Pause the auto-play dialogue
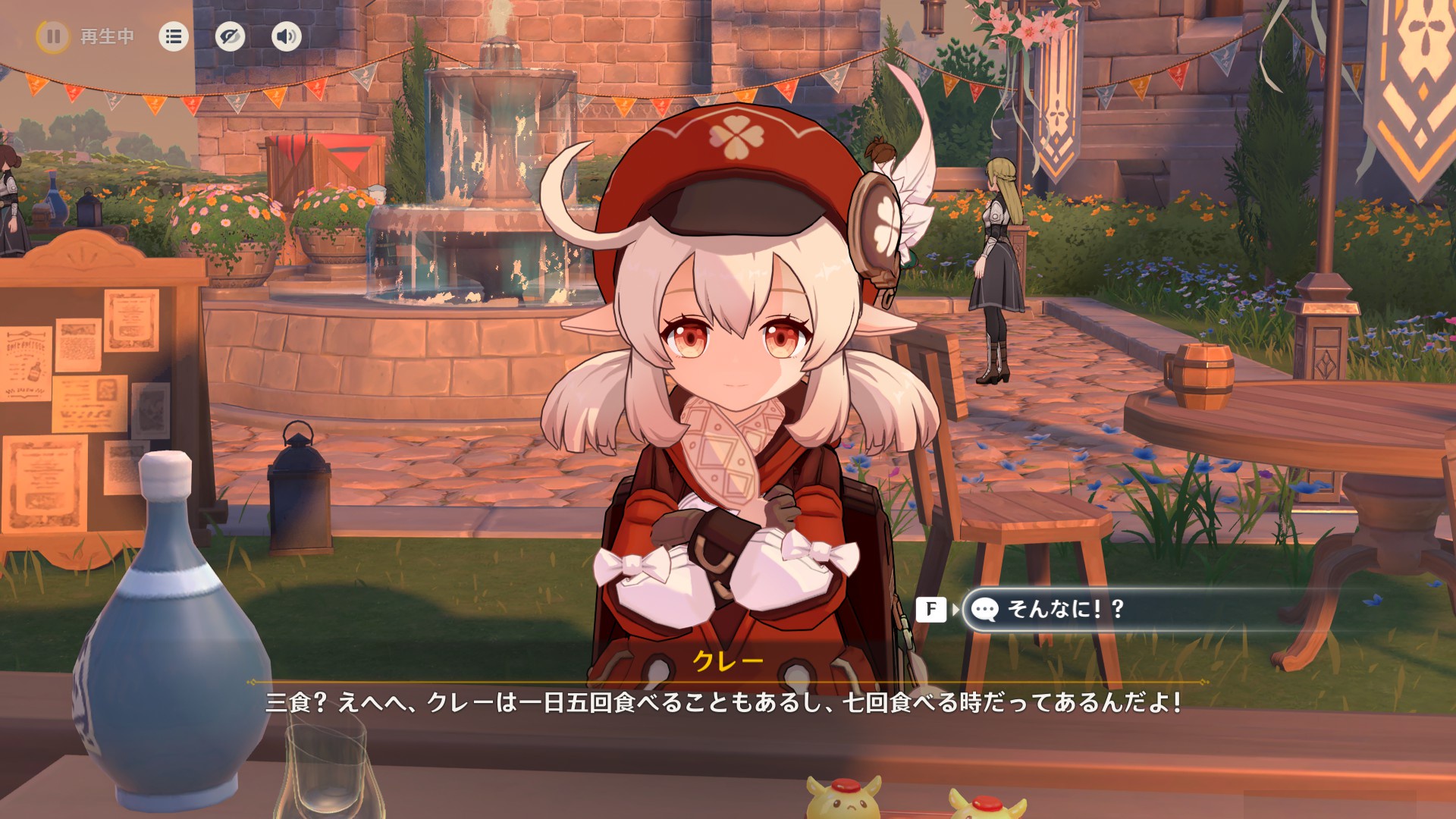This screenshot has width=1456, height=819. click(53, 36)
